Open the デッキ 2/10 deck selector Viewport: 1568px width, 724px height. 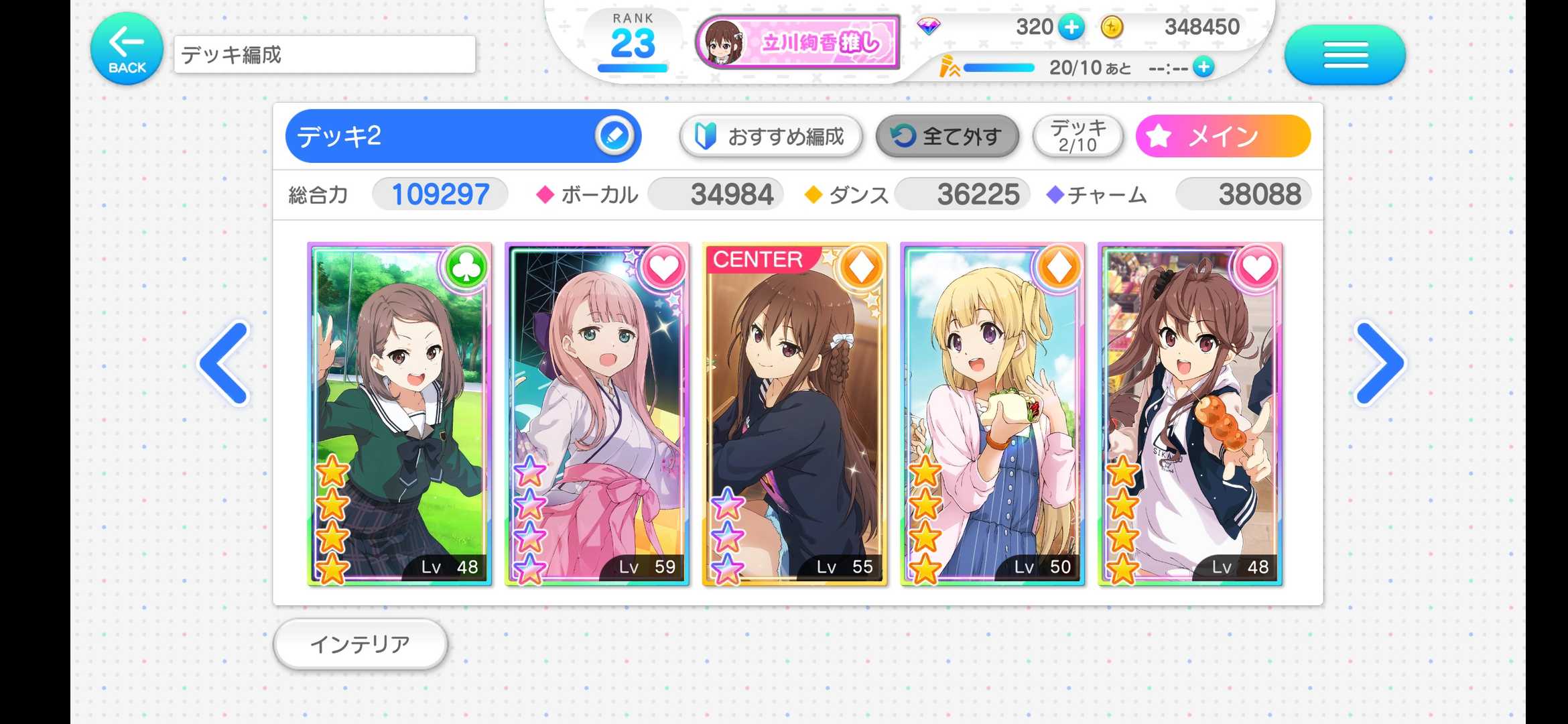(1077, 136)
